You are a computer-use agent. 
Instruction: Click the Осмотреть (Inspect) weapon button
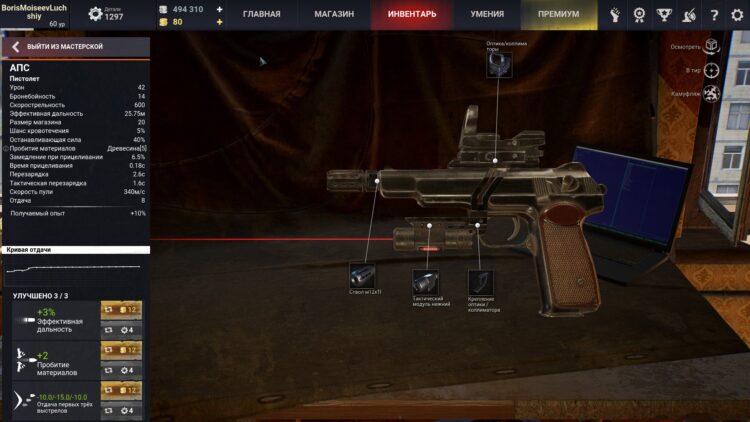click(x=711, y=46)
